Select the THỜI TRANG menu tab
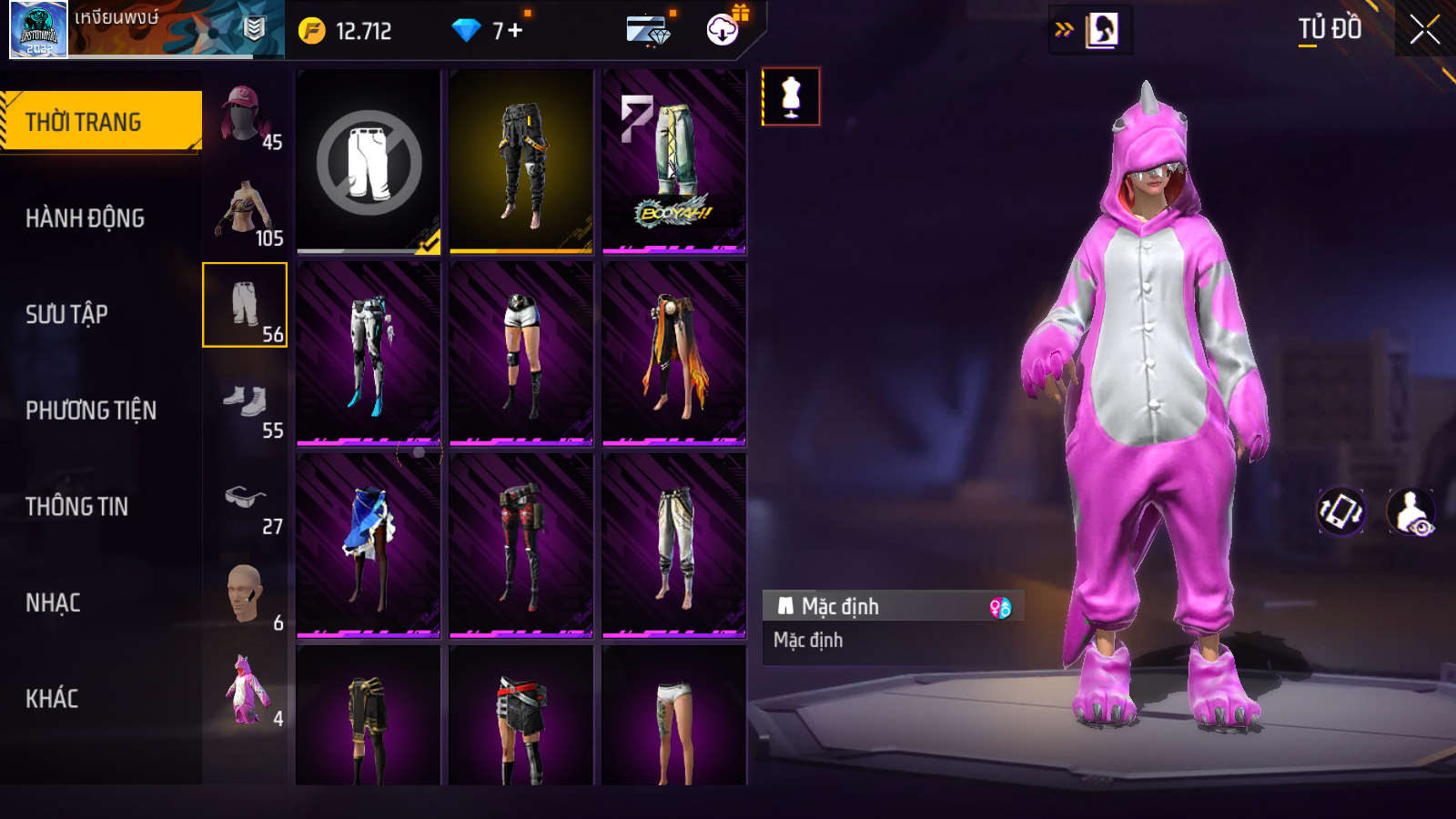This screenshot has height=819, width=1456. [x=100, y=121]
